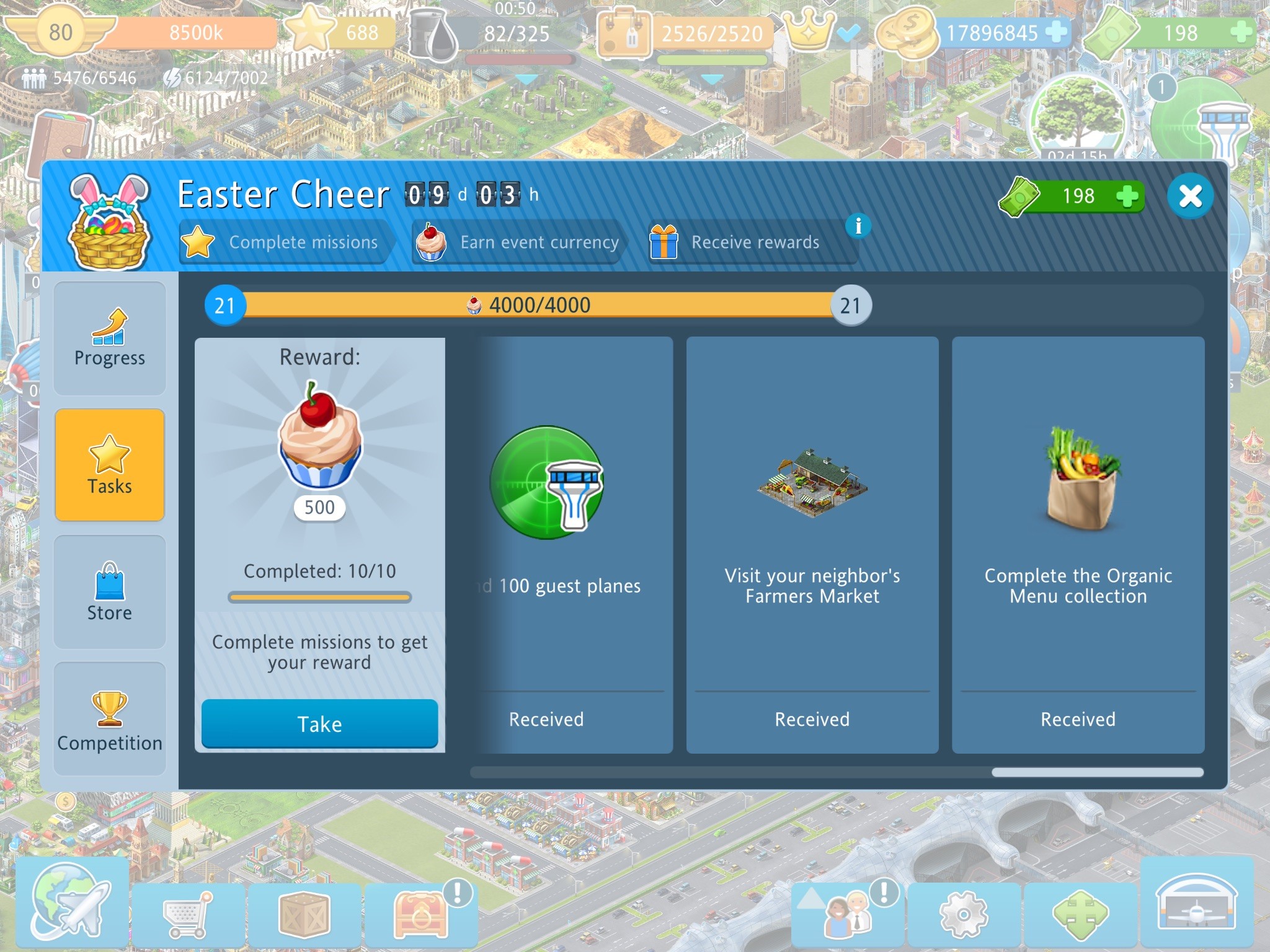Switch to the Progress tab

(110, 338)
